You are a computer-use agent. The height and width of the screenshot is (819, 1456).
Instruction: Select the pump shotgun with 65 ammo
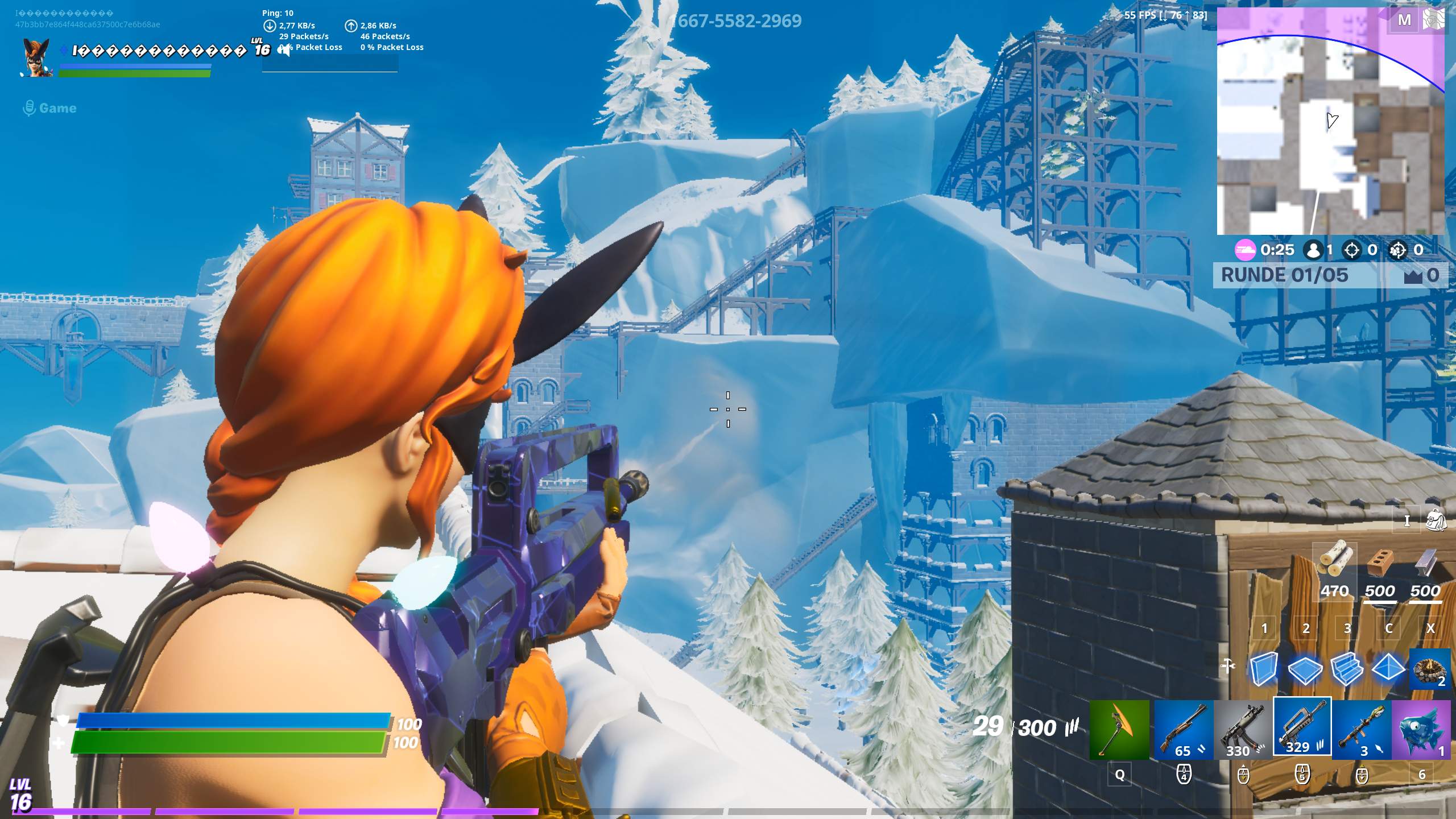click(x=1183, y=730)
